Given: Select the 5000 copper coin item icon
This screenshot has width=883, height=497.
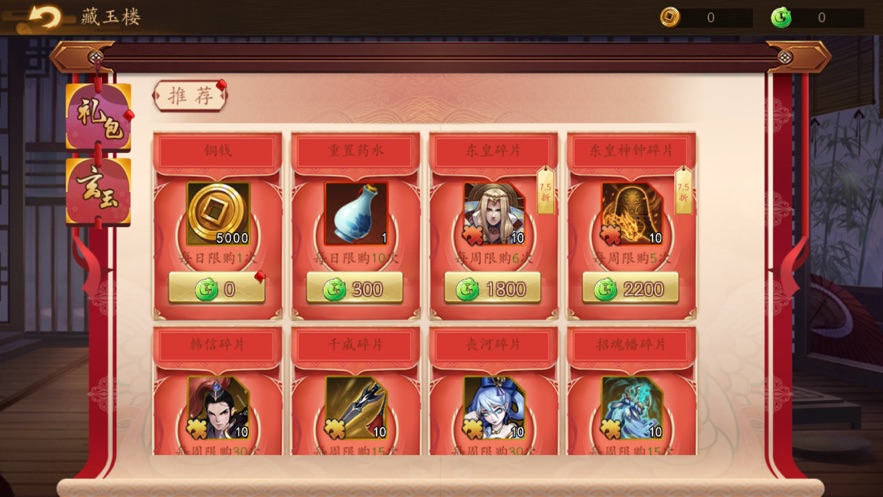Looking at the screenshot, I should (218, 213).
